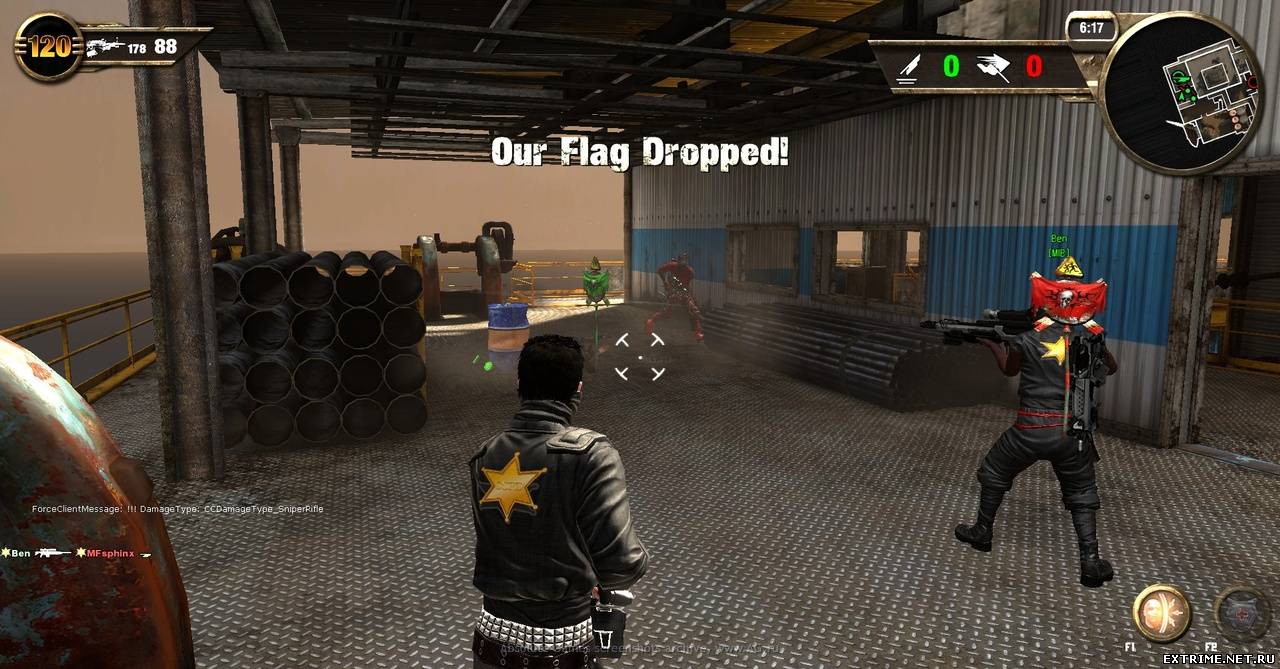This screenshot has width=1280, height=669.
Task: Click the circular minimap
Action: (1181, 92)
